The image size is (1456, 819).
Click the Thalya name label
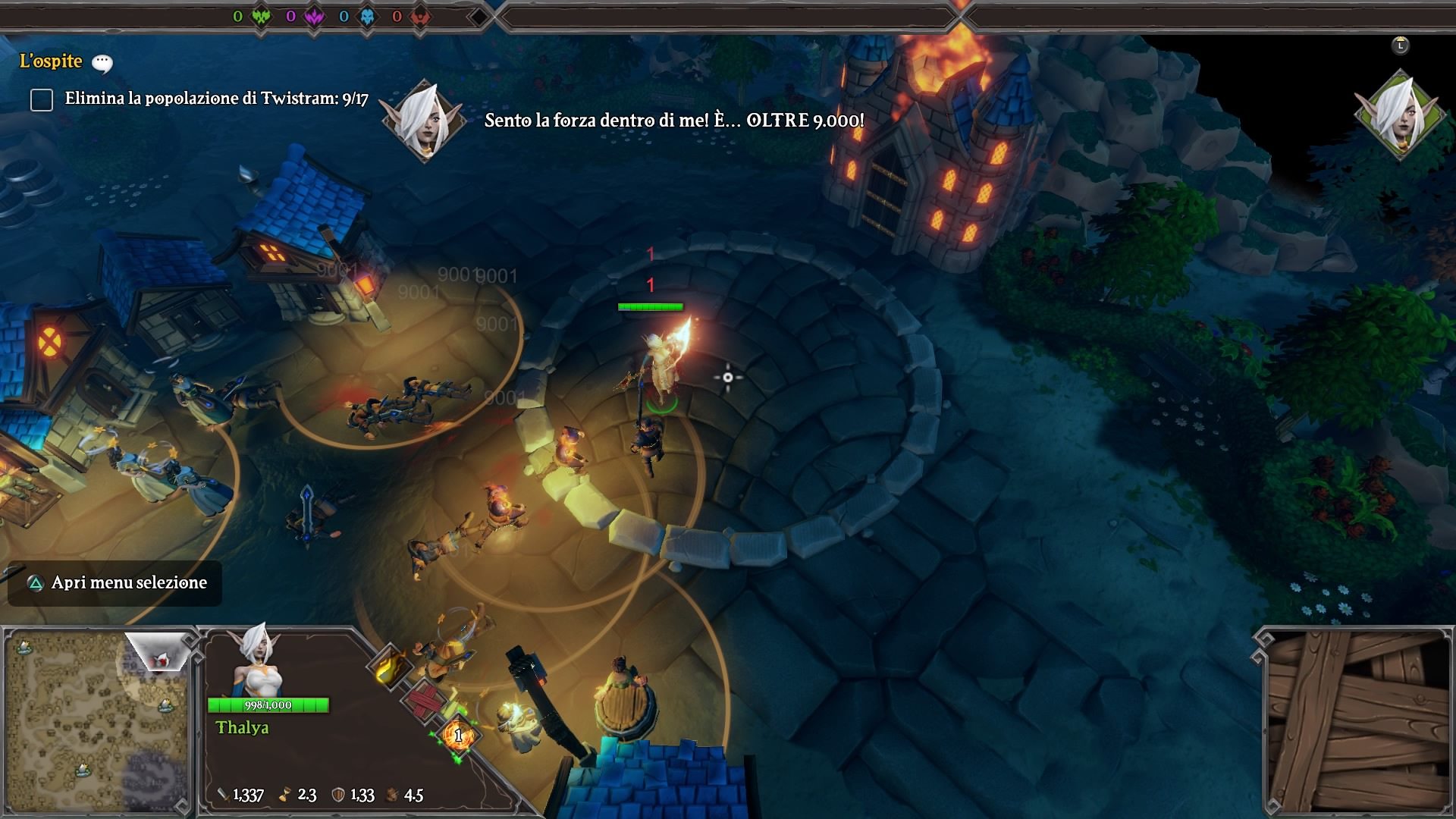pos(242,728)
